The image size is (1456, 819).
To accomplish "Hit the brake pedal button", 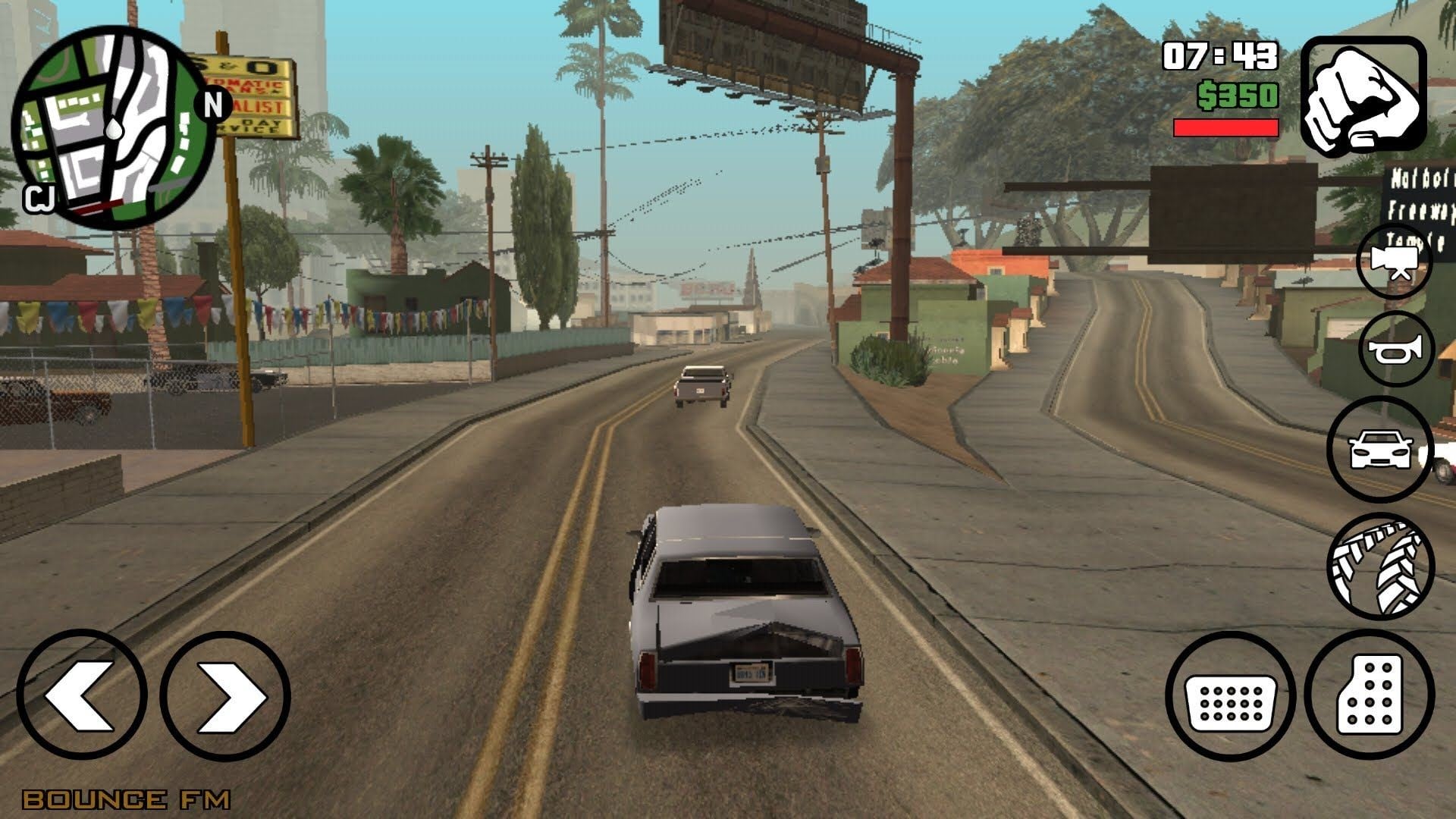I will point(1231,697).
